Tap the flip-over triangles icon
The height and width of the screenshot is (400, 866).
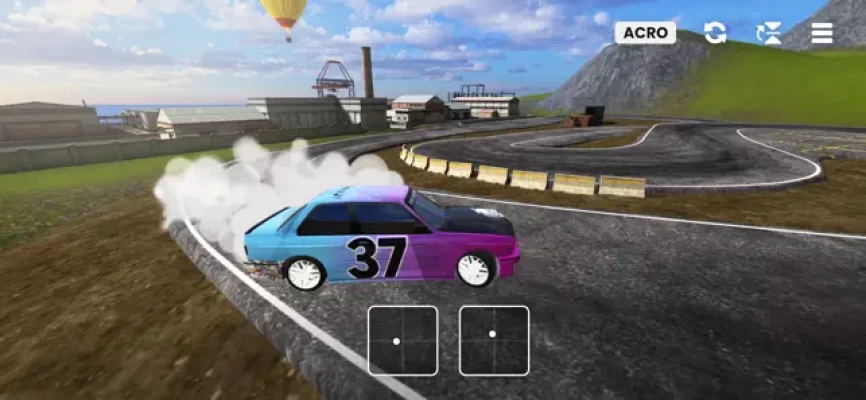(769, 33)
